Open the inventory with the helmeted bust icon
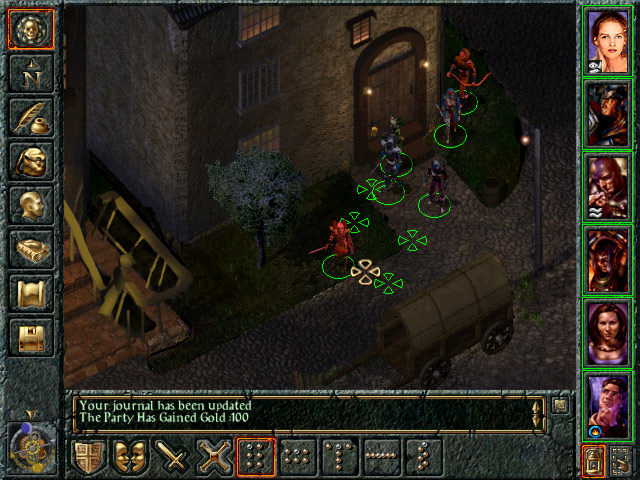640x480 pixels. point(30,161)
